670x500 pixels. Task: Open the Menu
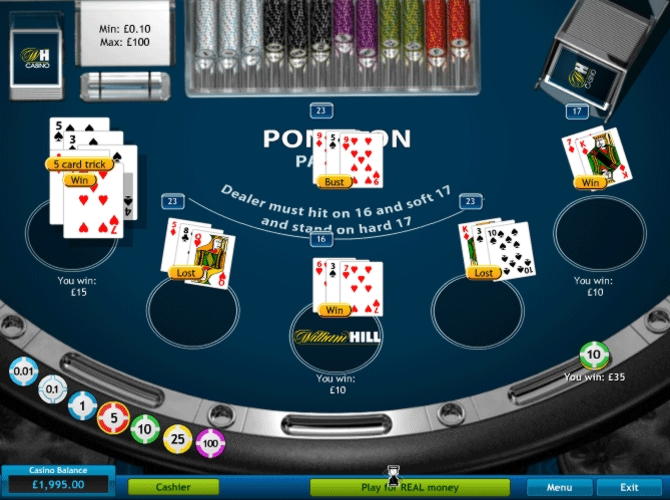[559, 487]
